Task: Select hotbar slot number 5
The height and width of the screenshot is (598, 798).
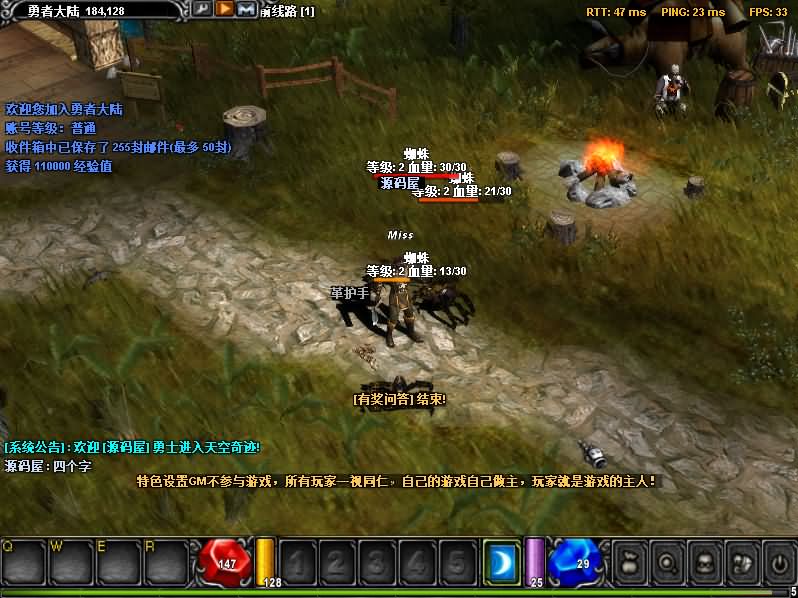Action: click(x=455, y=562)
